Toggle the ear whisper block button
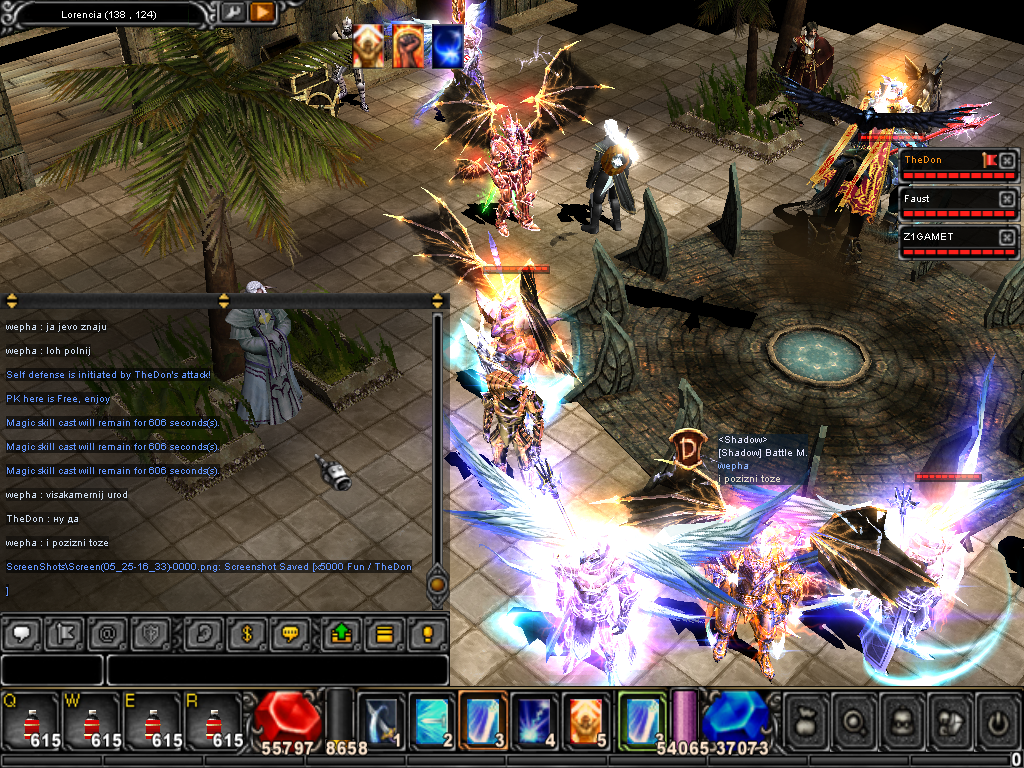This screenshot has width=1024, height=768. tap(203, 633)
